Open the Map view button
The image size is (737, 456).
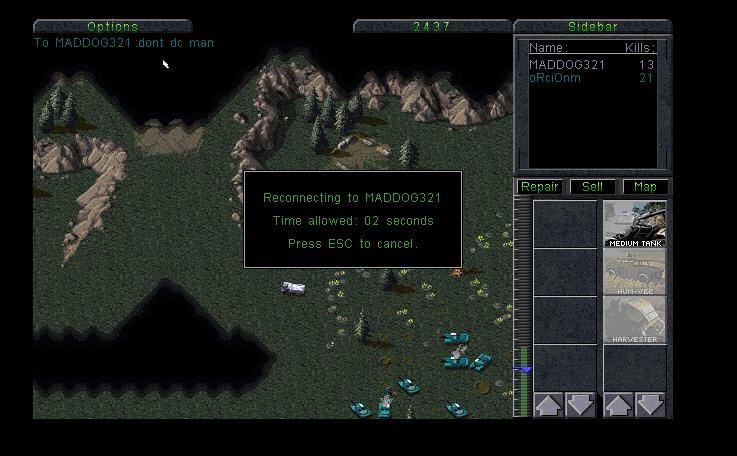pos(645,187)
